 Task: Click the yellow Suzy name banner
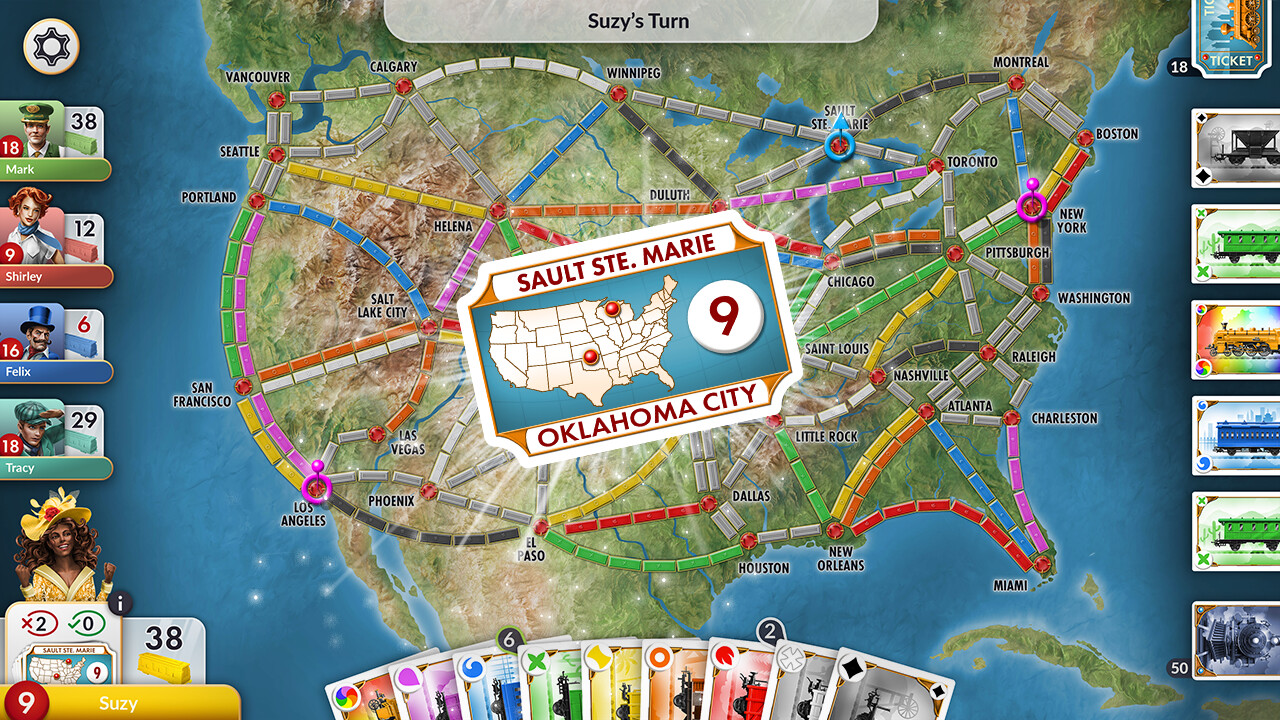point(120,703)
